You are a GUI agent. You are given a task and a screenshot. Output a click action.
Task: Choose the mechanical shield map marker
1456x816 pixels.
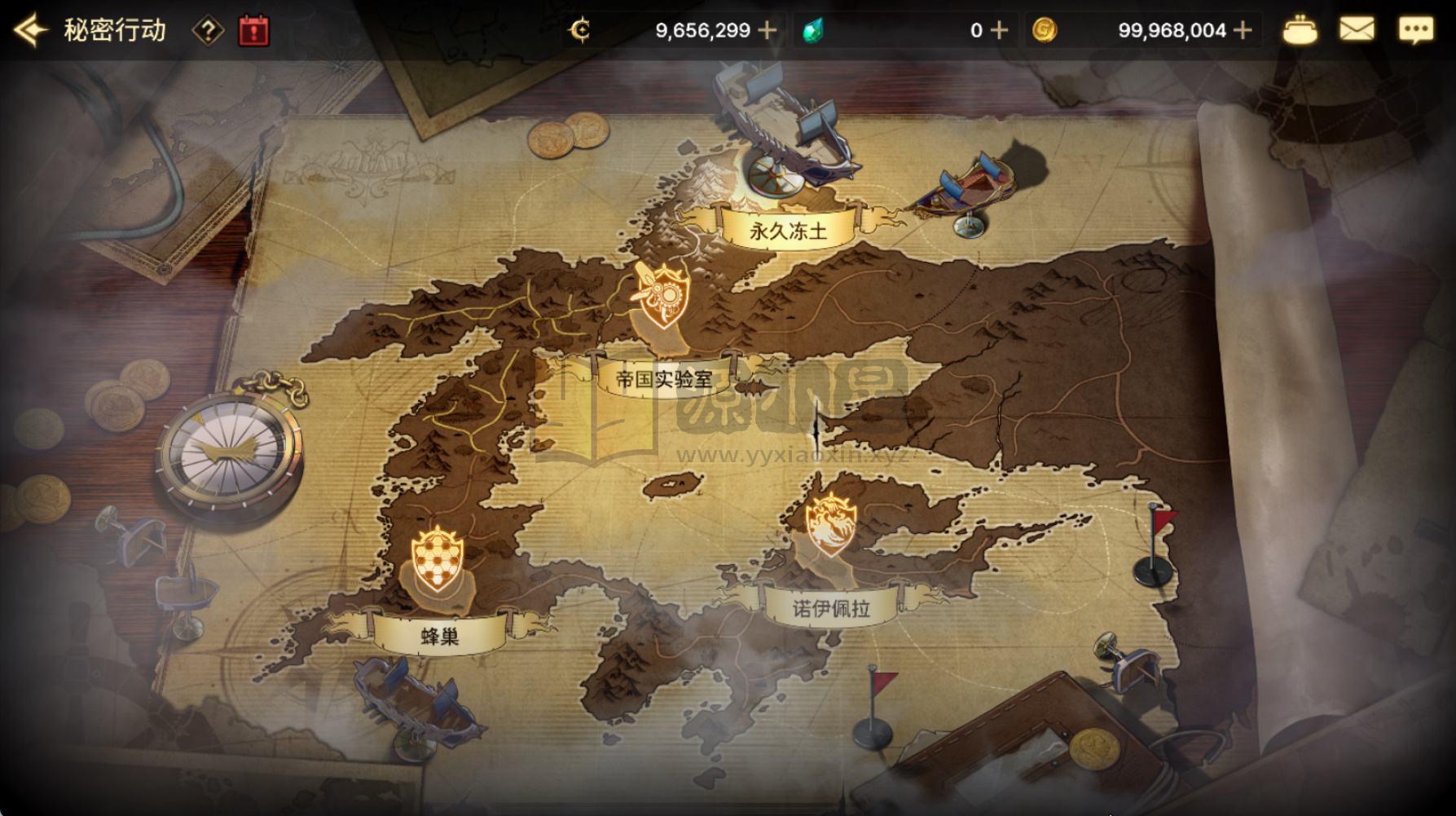pos(663,294)
